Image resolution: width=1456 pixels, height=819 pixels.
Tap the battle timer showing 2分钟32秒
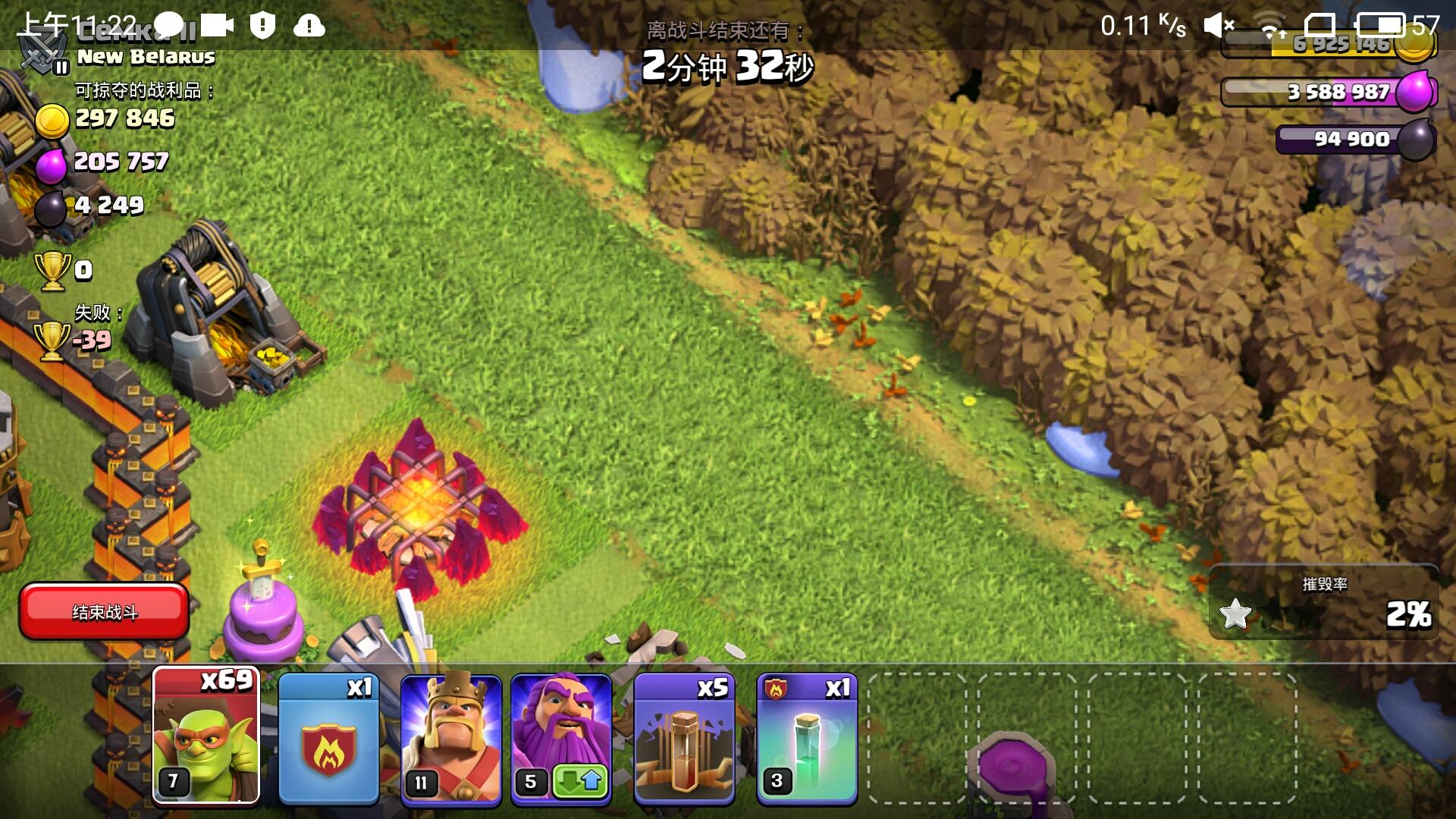point(728,67)
